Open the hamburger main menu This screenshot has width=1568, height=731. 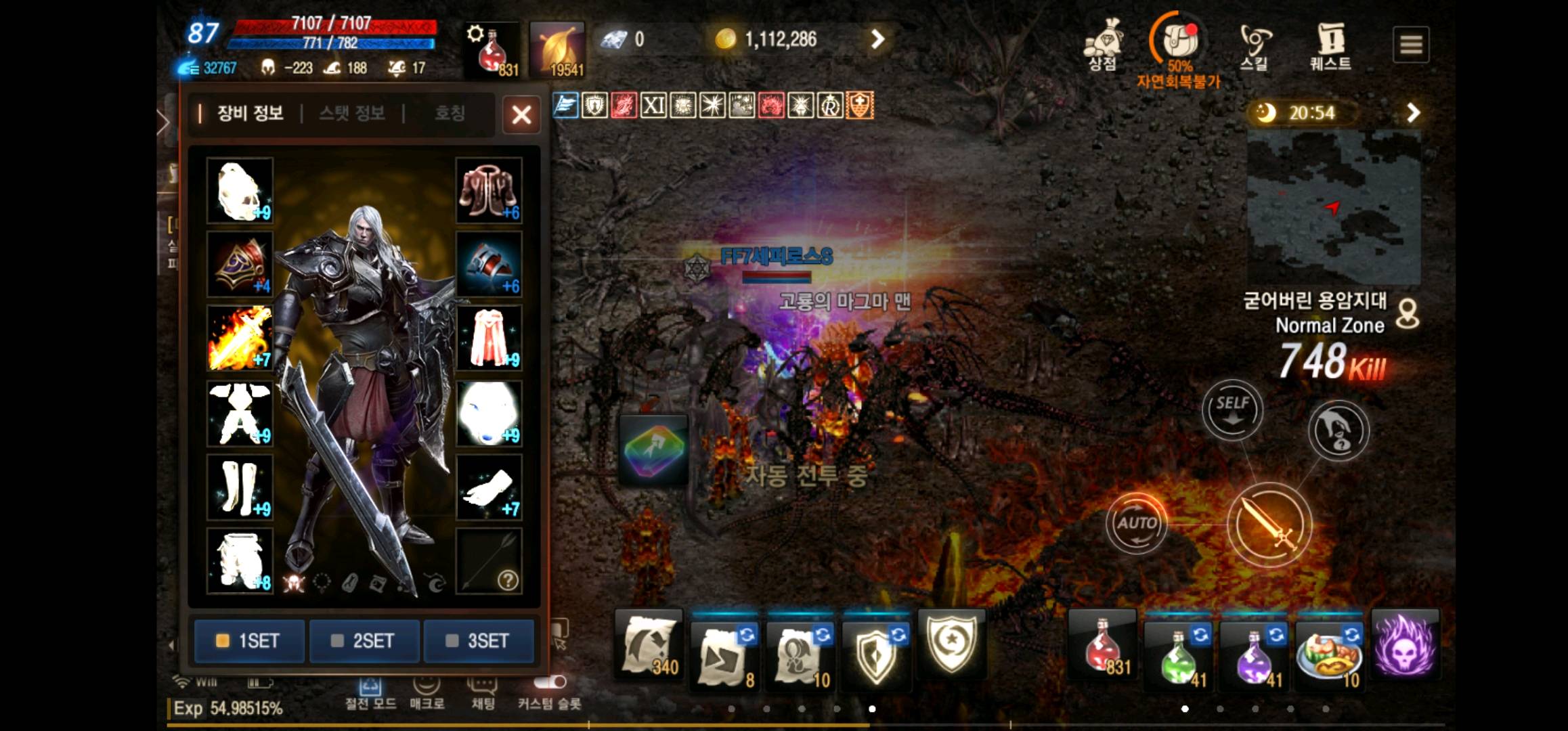coord(1411,45)
